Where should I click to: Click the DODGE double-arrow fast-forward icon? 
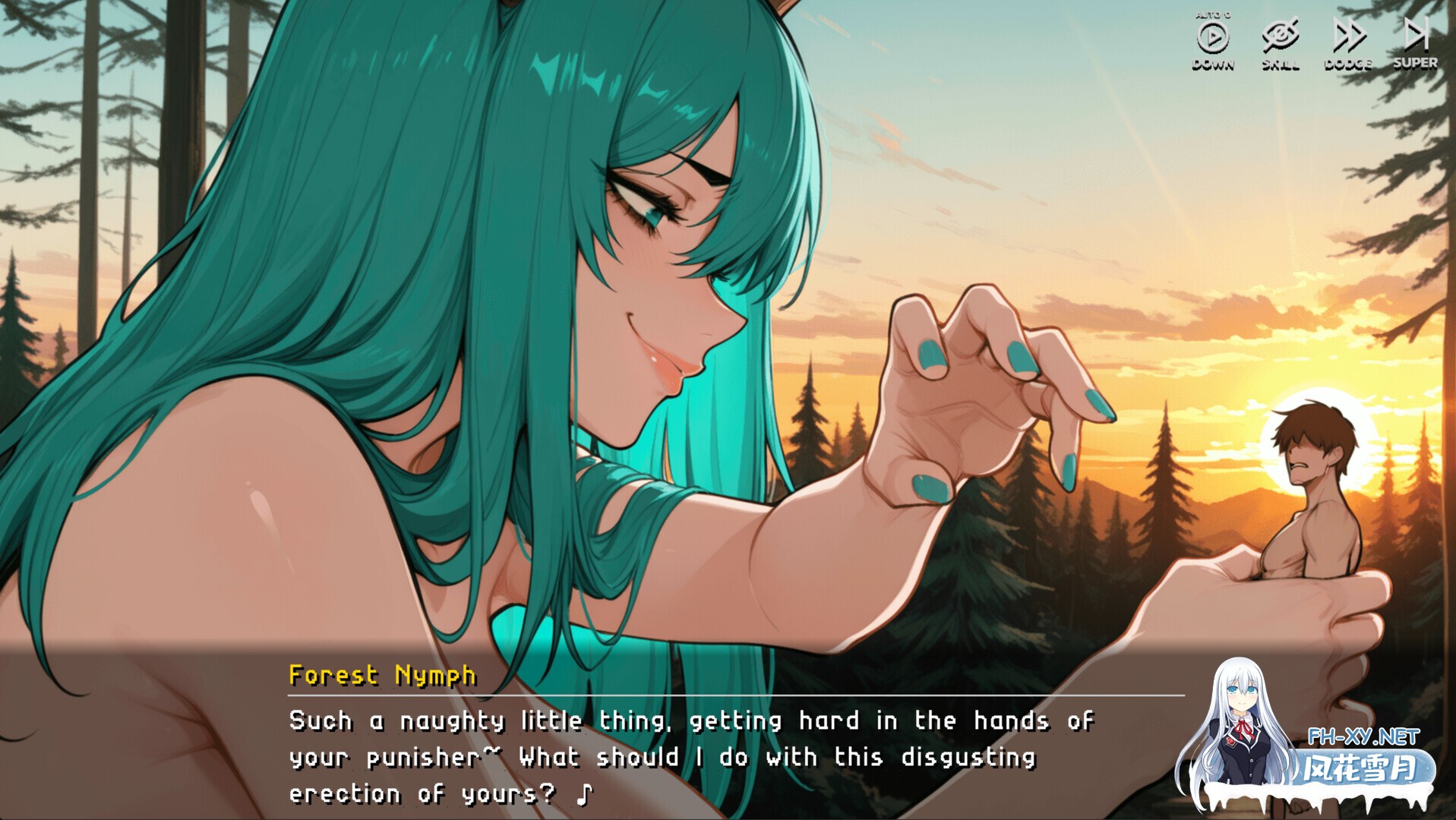1350,33
